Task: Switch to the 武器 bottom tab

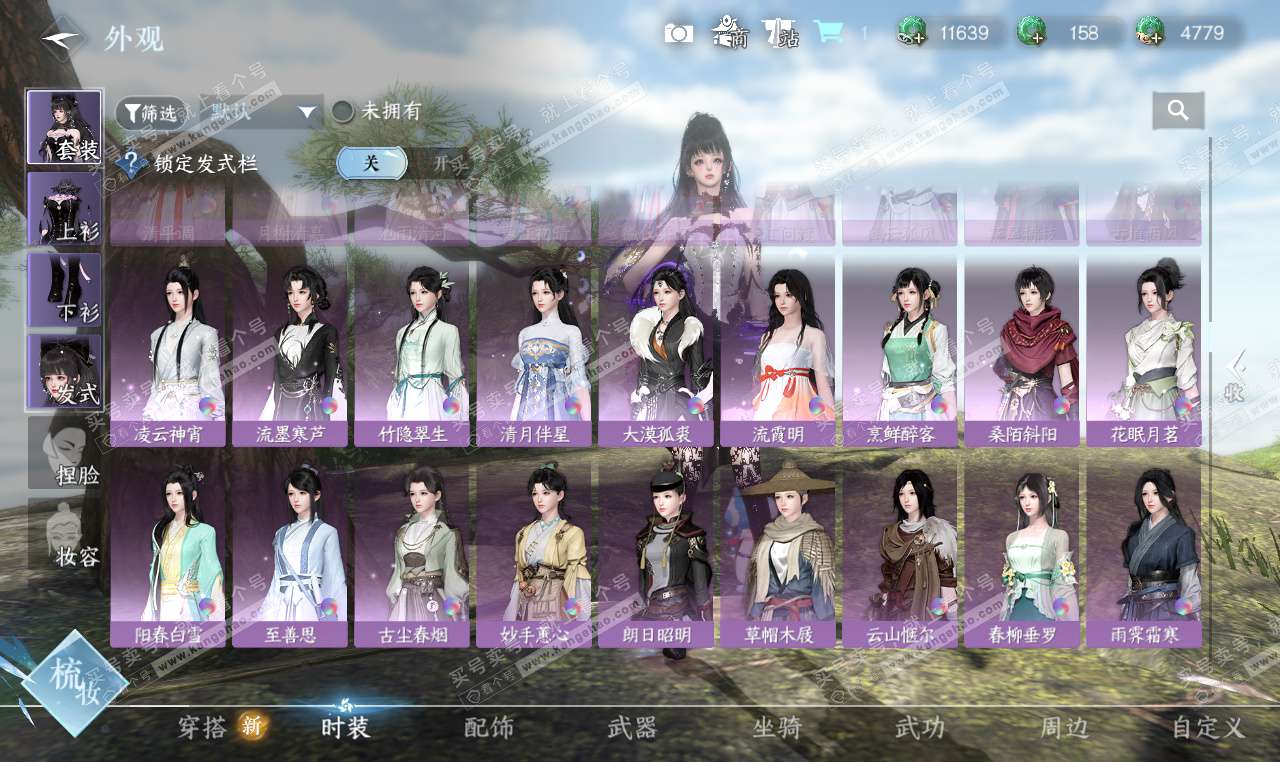Action: pyautogui.click(x=632, y=728)
